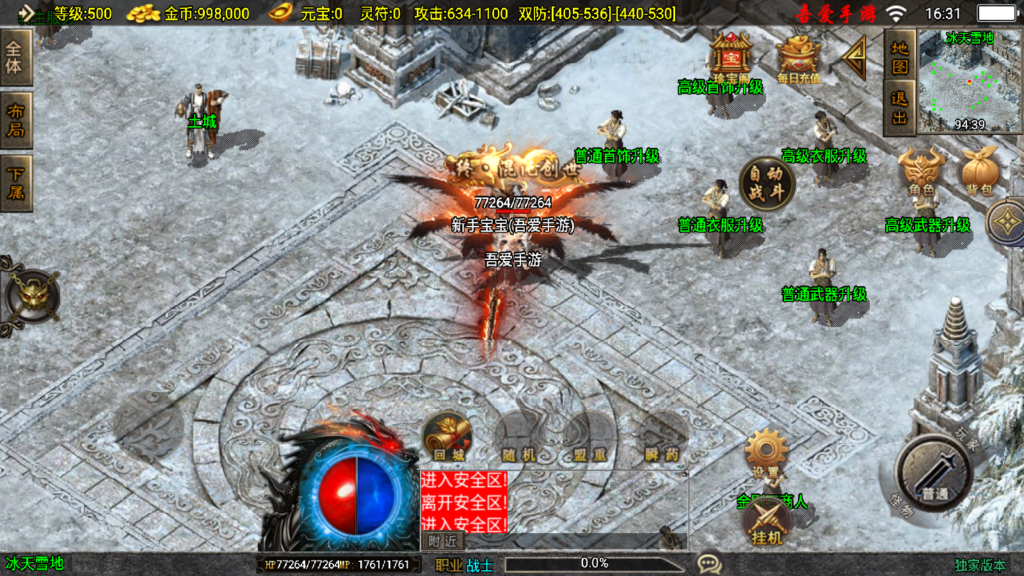The width and height of the screenshot is (1024, 576).
Task: Activate the 盟重 teleport slot
Action: [x=589, y=437]
